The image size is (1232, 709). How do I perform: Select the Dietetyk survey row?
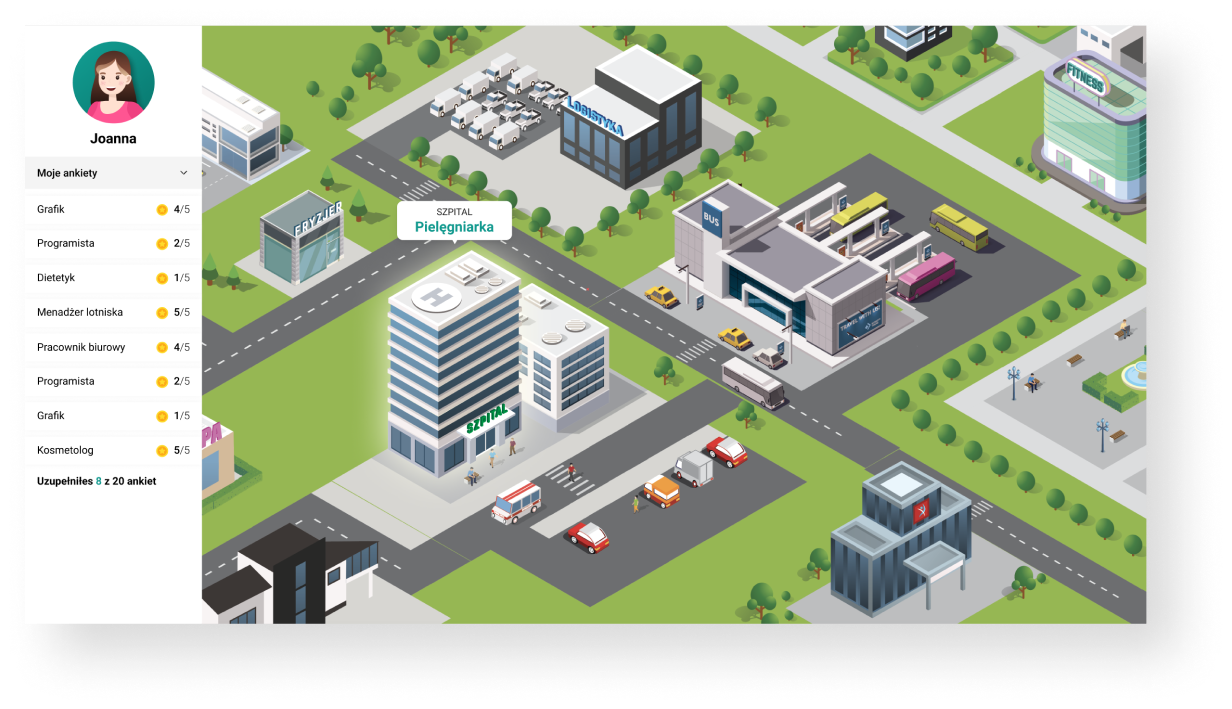click(x=113, y=278)
